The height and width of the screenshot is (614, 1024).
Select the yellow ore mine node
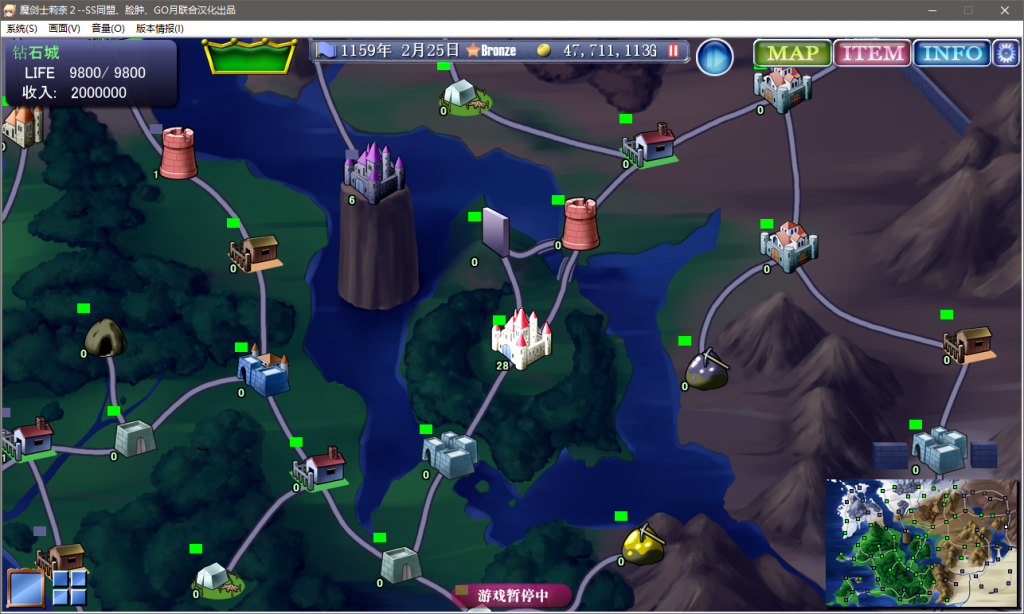click(643, 544)
